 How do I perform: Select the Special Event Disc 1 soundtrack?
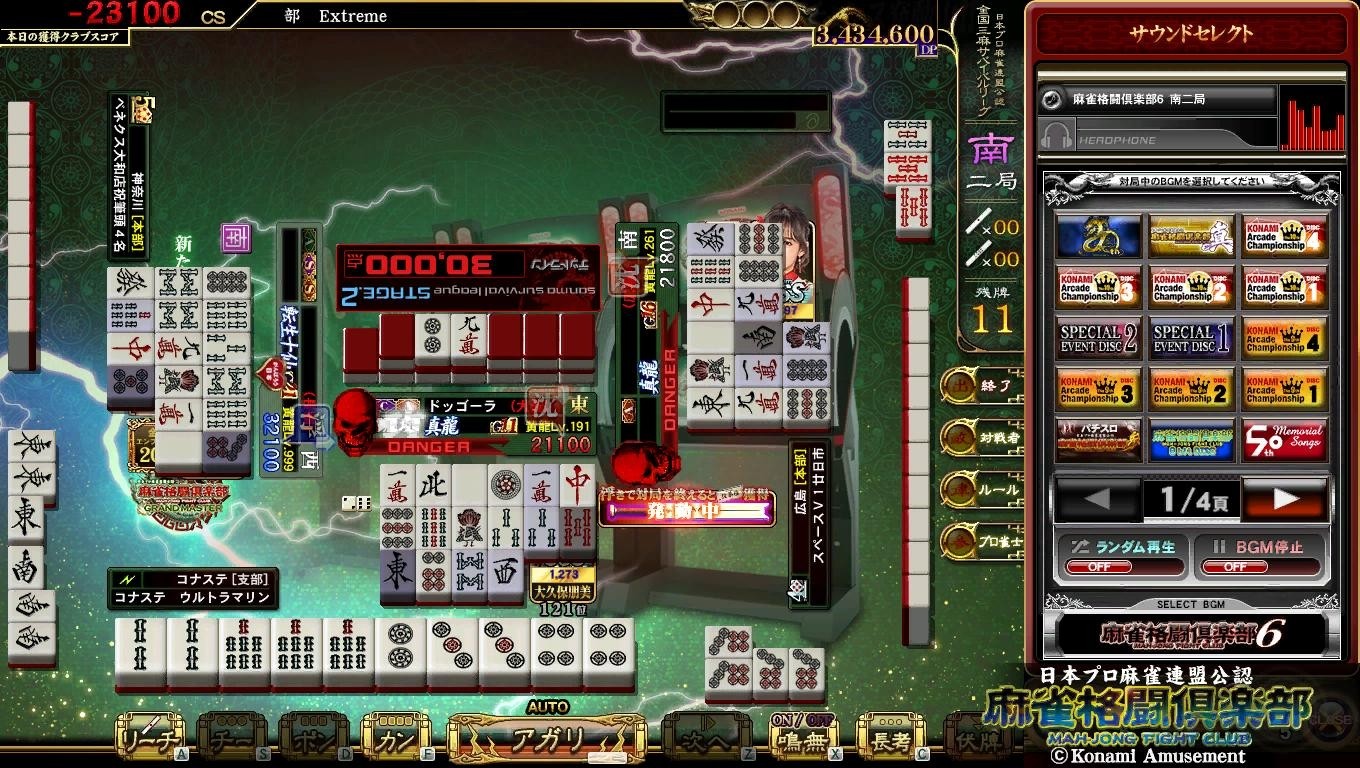click(1190, 338)
